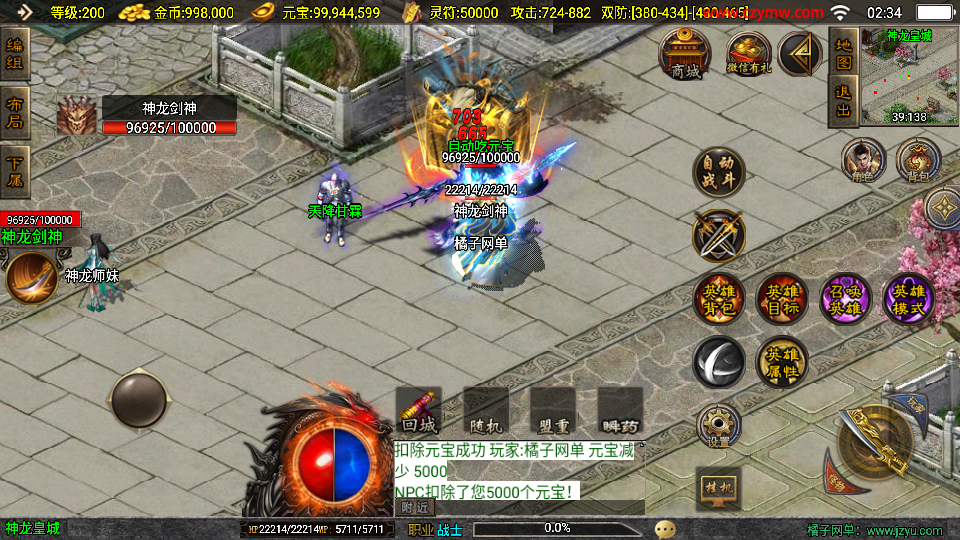Activate 召唤英雄 summon hero
960x540 pixels.
click(x=846, y=298)
